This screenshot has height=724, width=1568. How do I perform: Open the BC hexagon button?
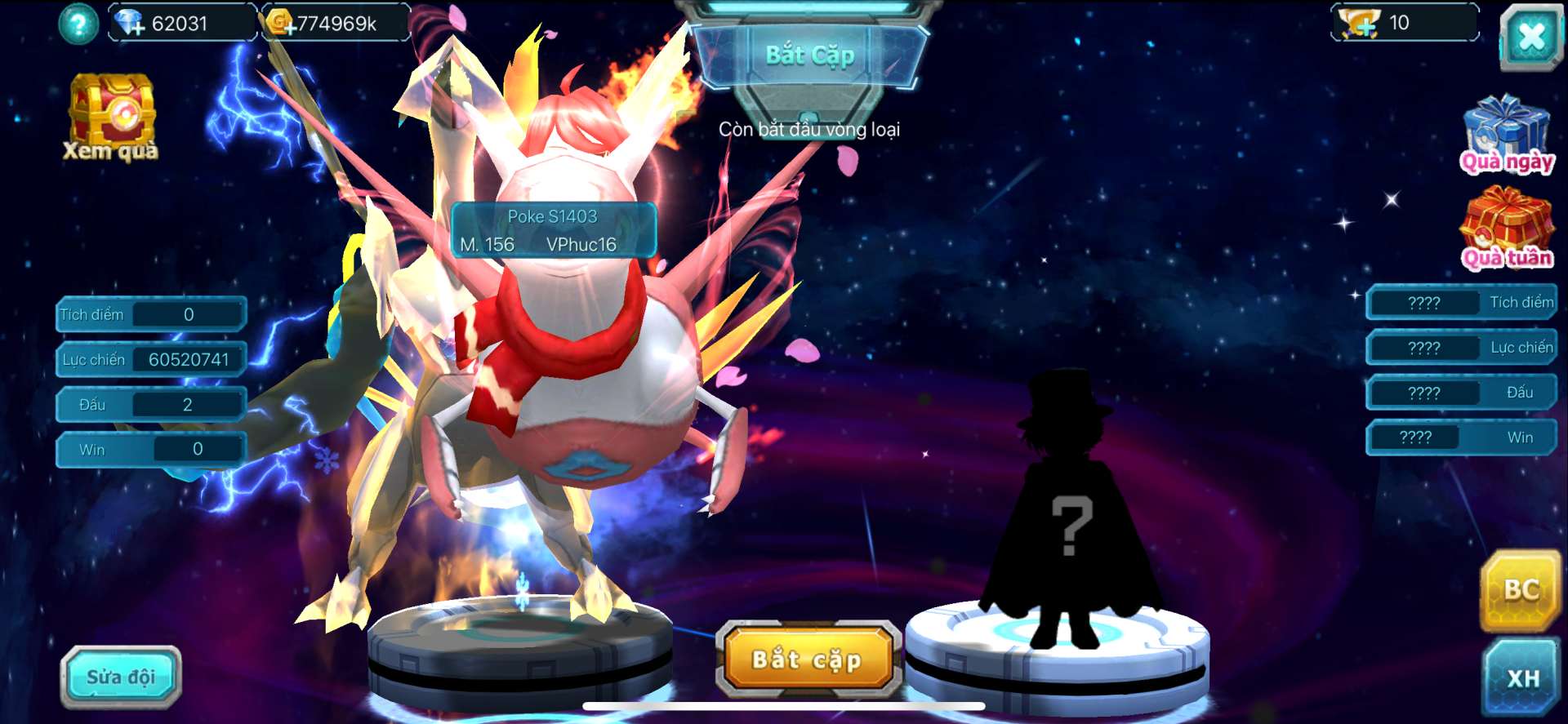(x=1521, y=590)
